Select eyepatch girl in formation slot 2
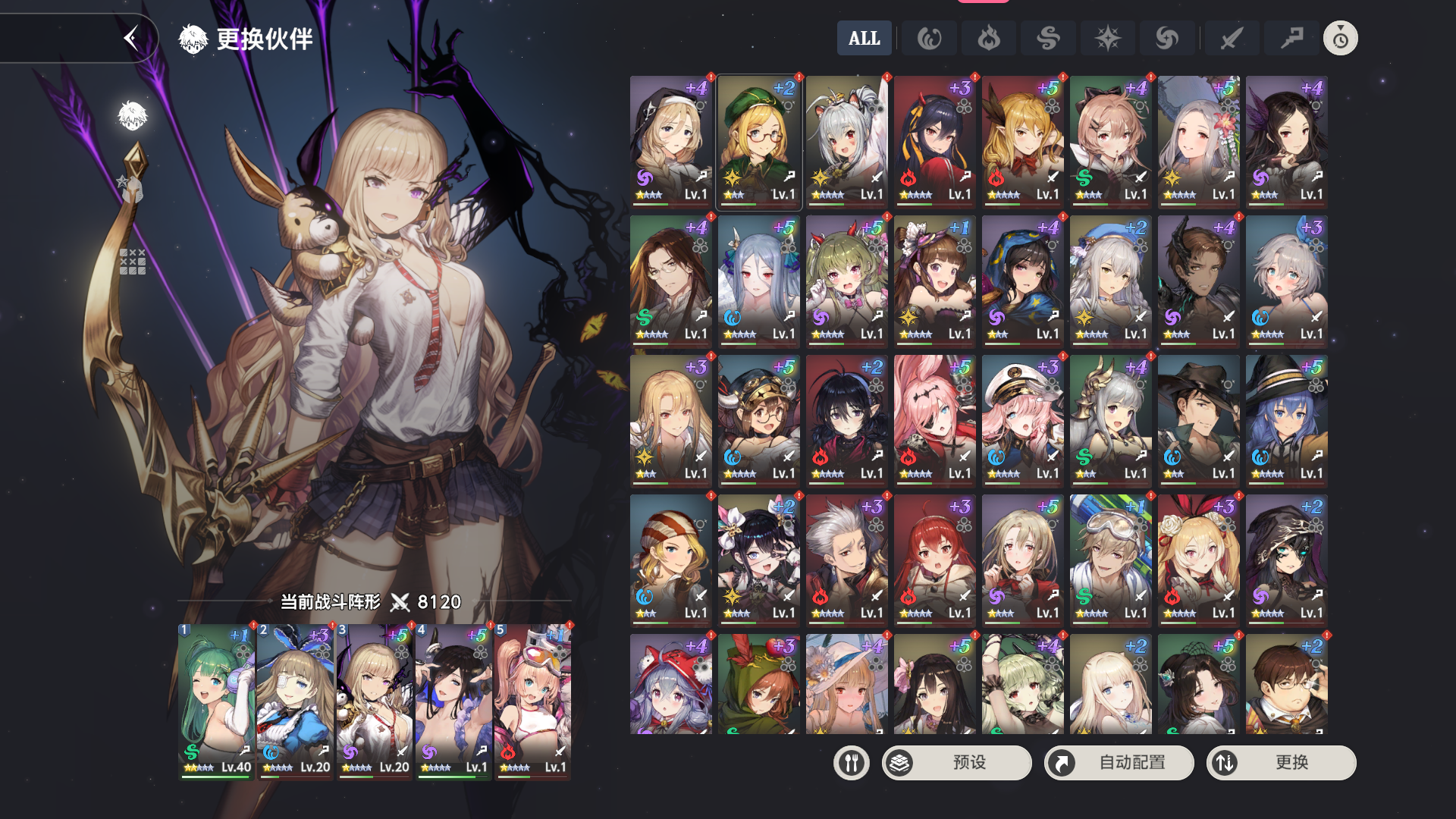Viewport: 1456px width, 819px height. coord(295,701)
